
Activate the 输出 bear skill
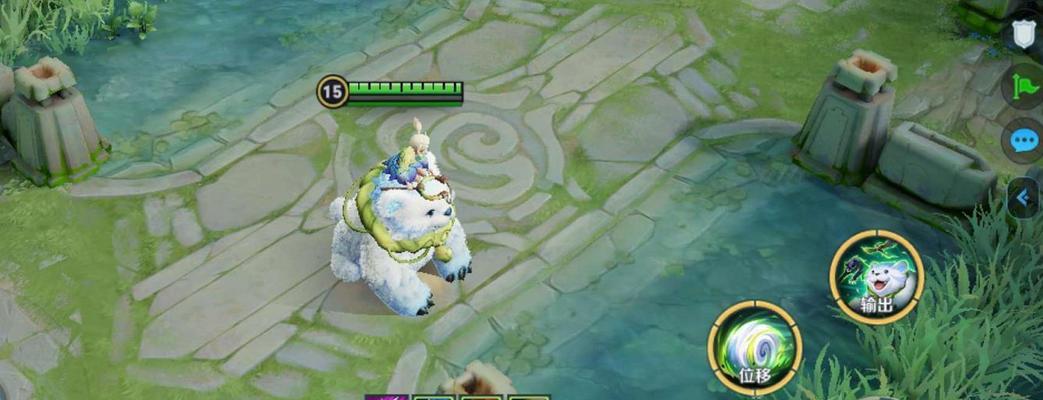(x=876, y=277)
